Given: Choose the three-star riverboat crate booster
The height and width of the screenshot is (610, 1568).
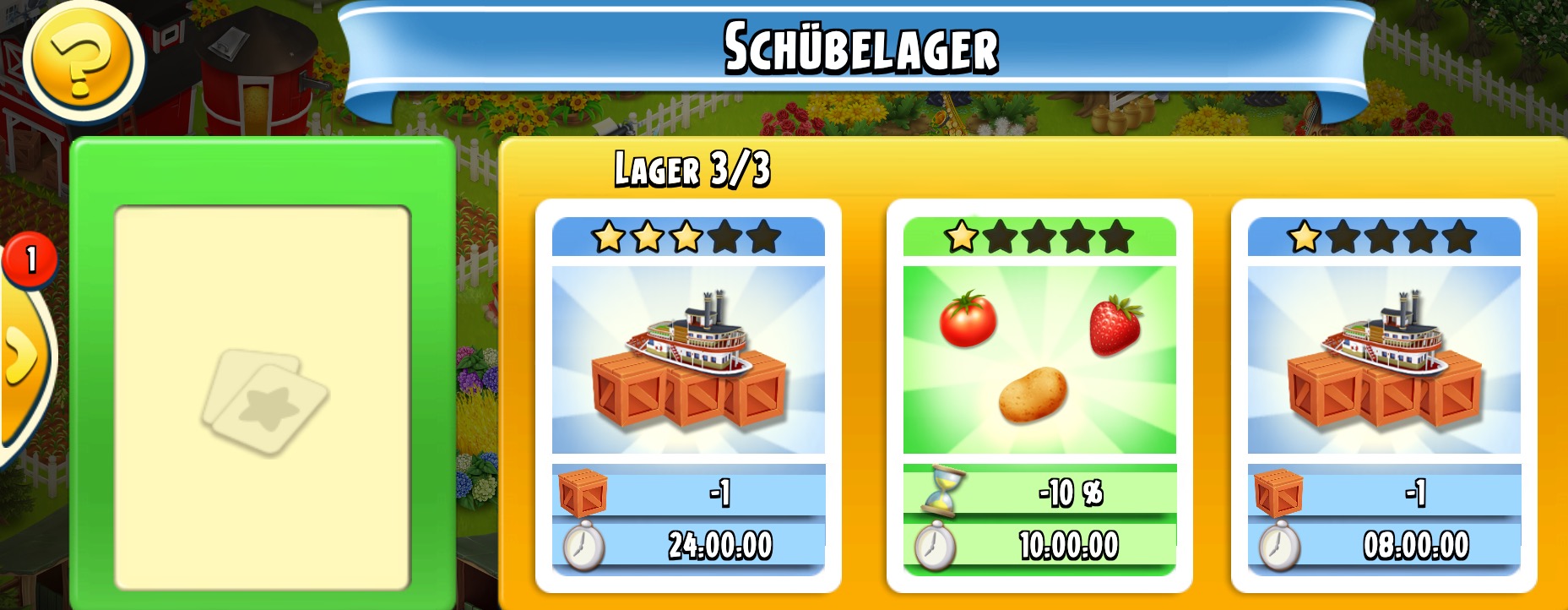Looking at the screenshot, I should point(688,394).
